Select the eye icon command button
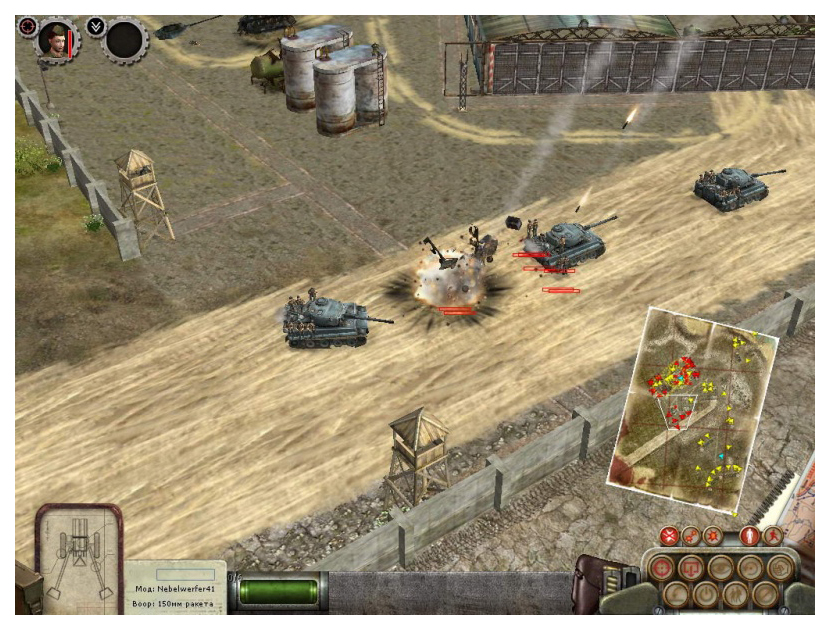Image resolution: width=830 pixels, height=630 pixels. [x=720, y=569]
